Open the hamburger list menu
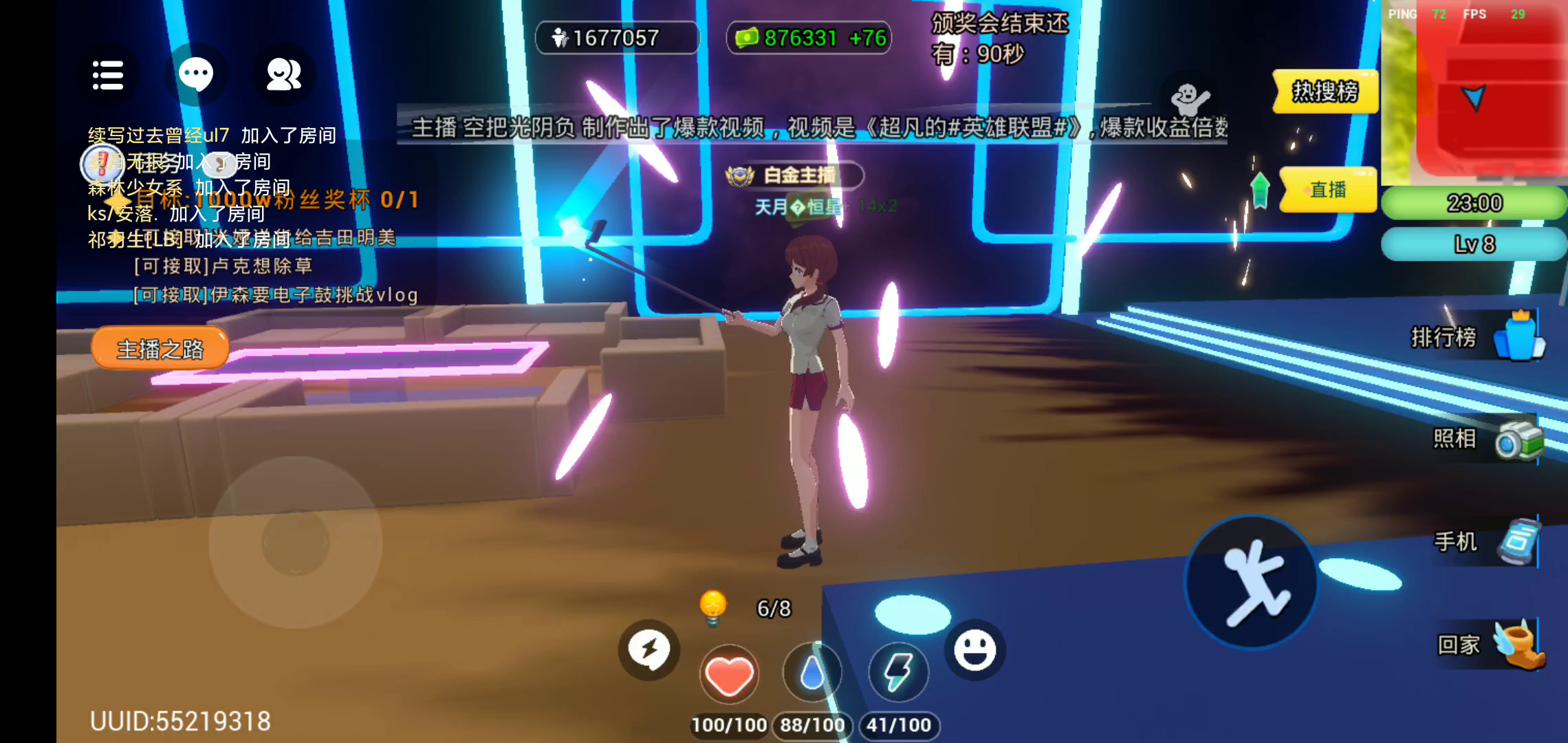Screen dimensions: 1568x743 pyautogui.click(x=108, y=75)
